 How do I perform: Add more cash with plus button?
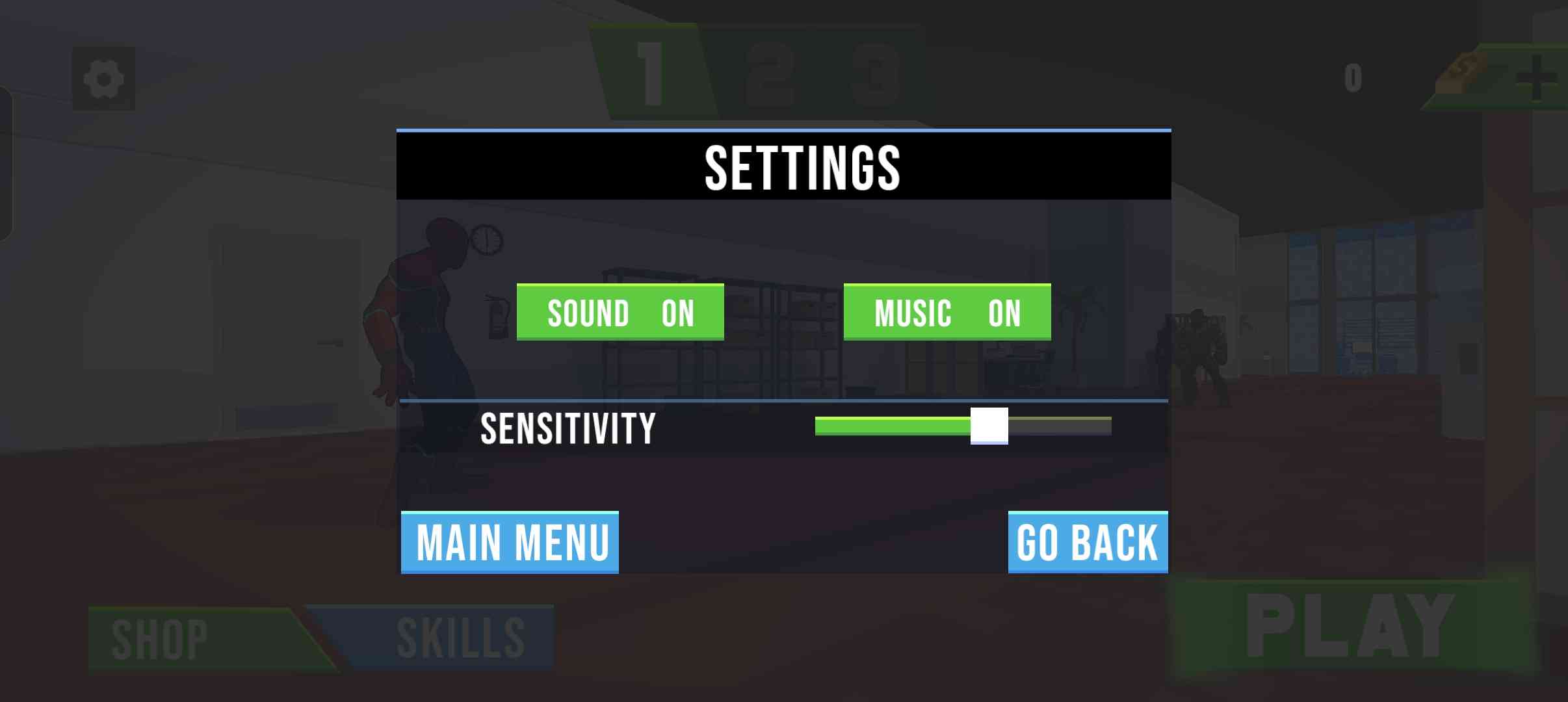click(x=1535, y=79)
